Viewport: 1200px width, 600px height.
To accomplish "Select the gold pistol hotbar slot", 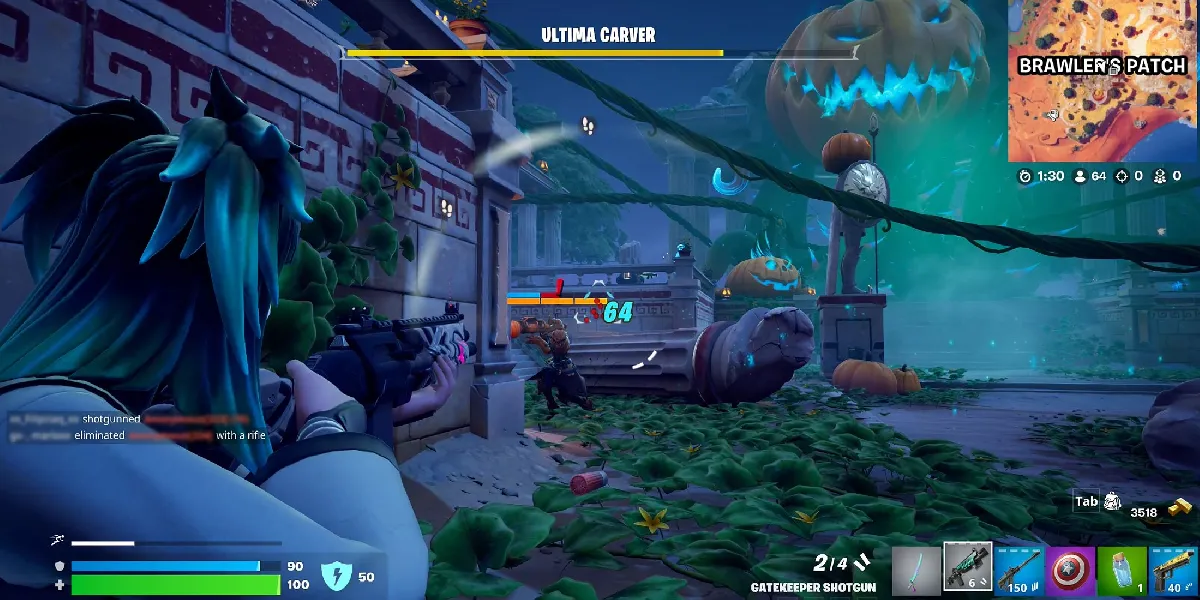I will coord(1173,571).
